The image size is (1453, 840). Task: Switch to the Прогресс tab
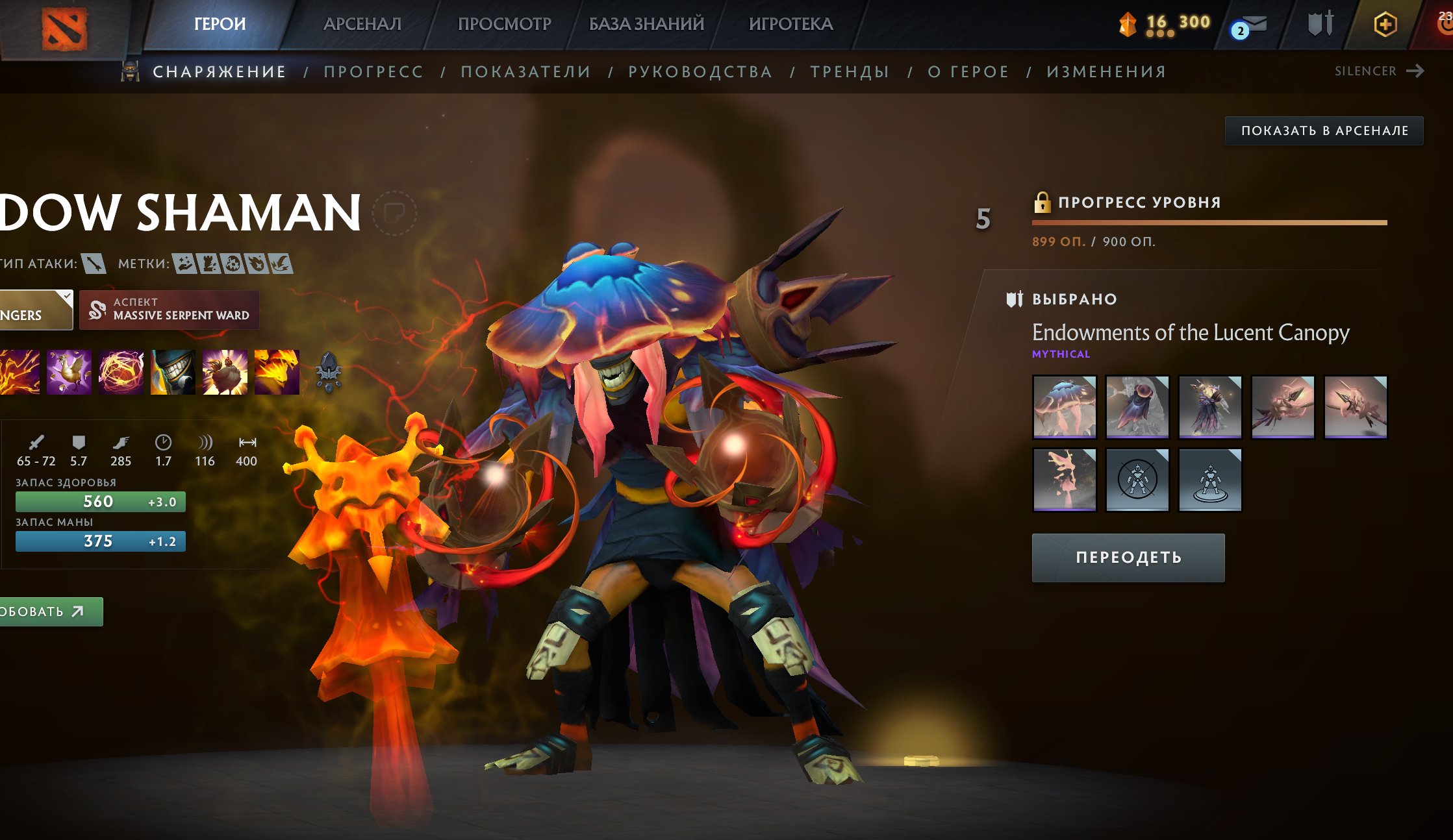[373, 71]
